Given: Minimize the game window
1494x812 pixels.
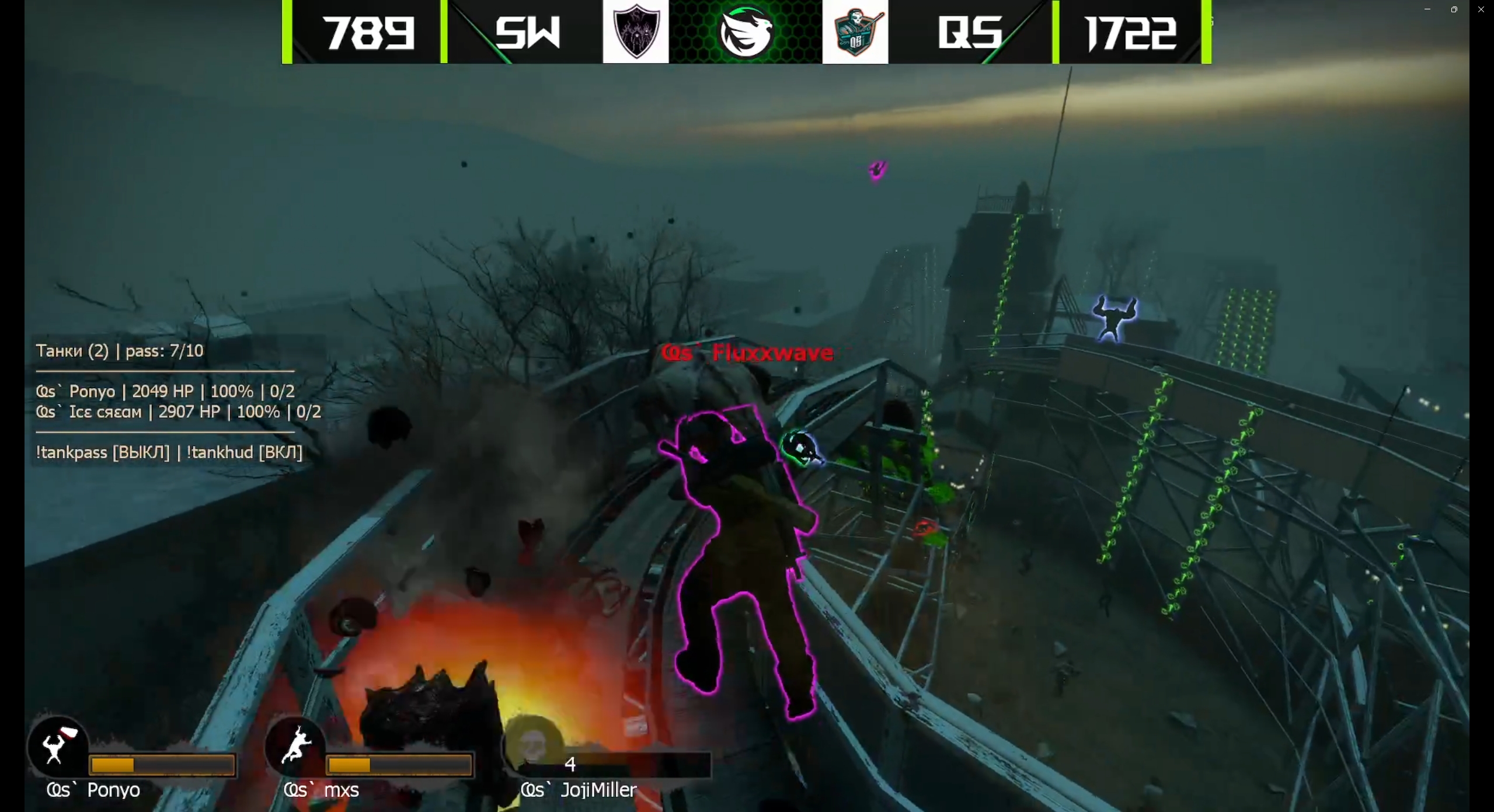Looking at the screenshot, I should pyautogui.click(x=1427, y=9).
